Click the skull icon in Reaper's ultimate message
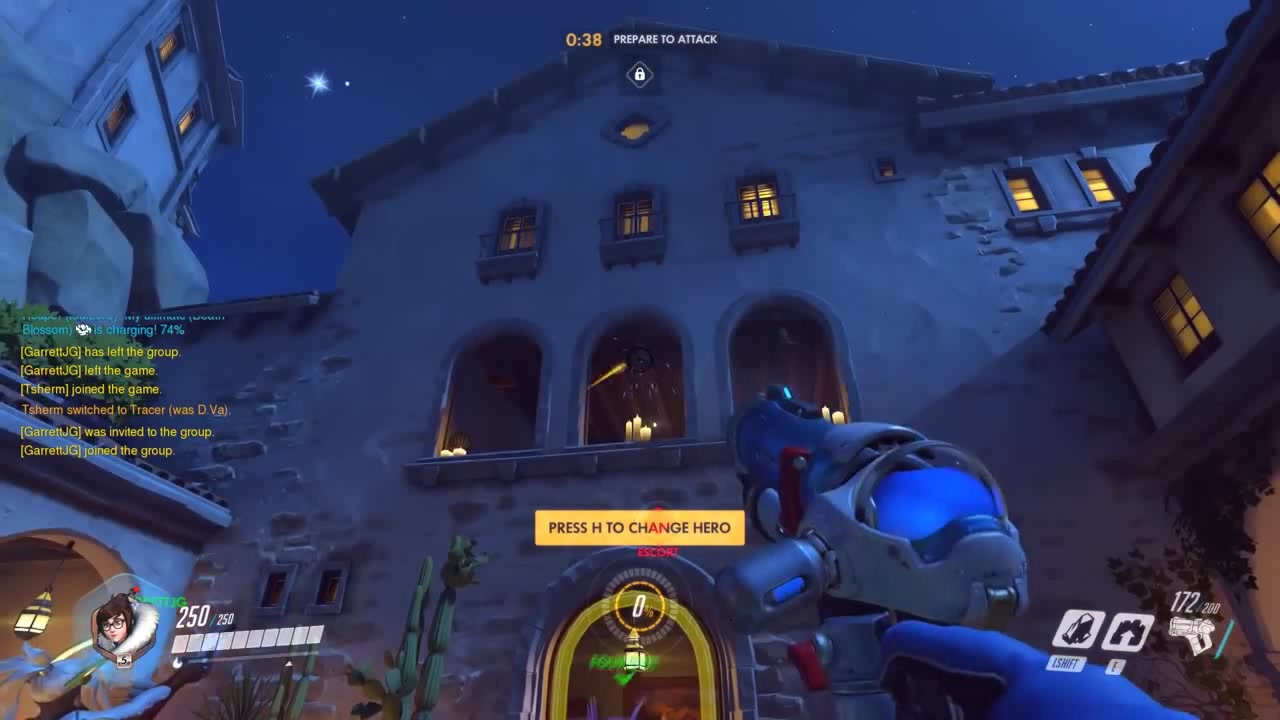The width and height of the screenshot is (1280, 720). pyautogui.click(x=82, y=328)
